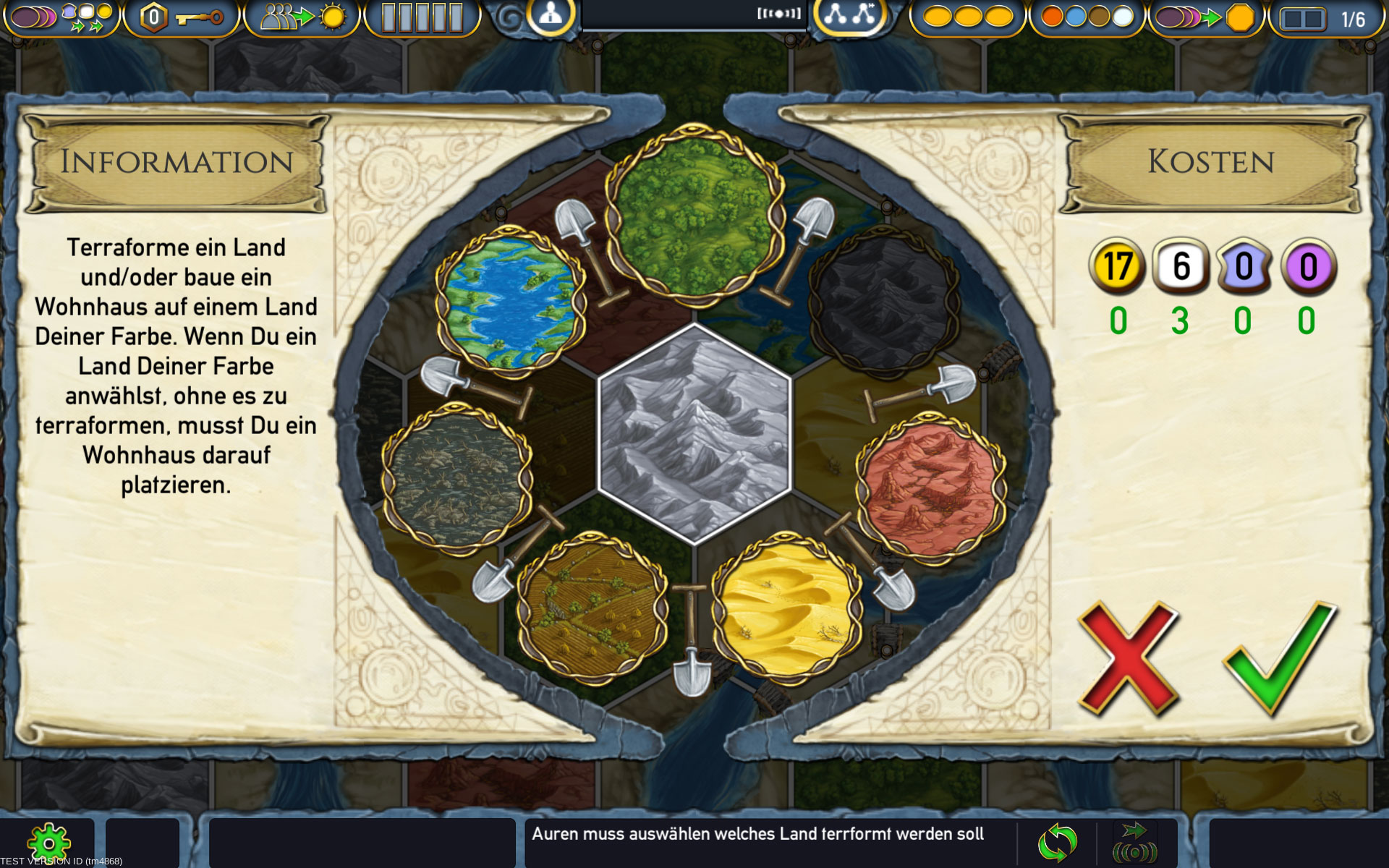Open the network nodes icon in top bar

click(x=849, y=16)
